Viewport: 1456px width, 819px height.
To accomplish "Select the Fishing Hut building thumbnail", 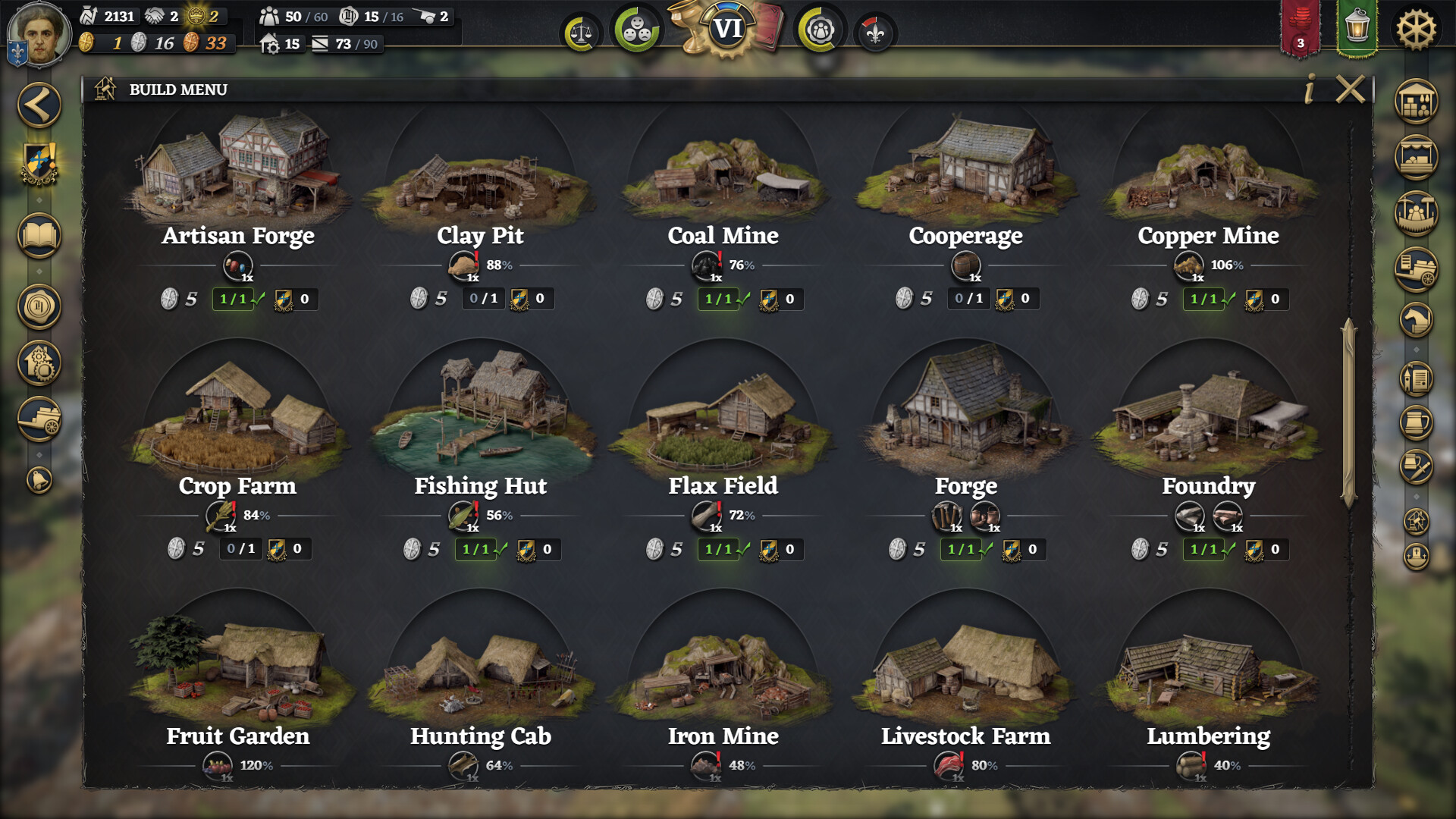I will pyautogui.click(x=482, y=417).
